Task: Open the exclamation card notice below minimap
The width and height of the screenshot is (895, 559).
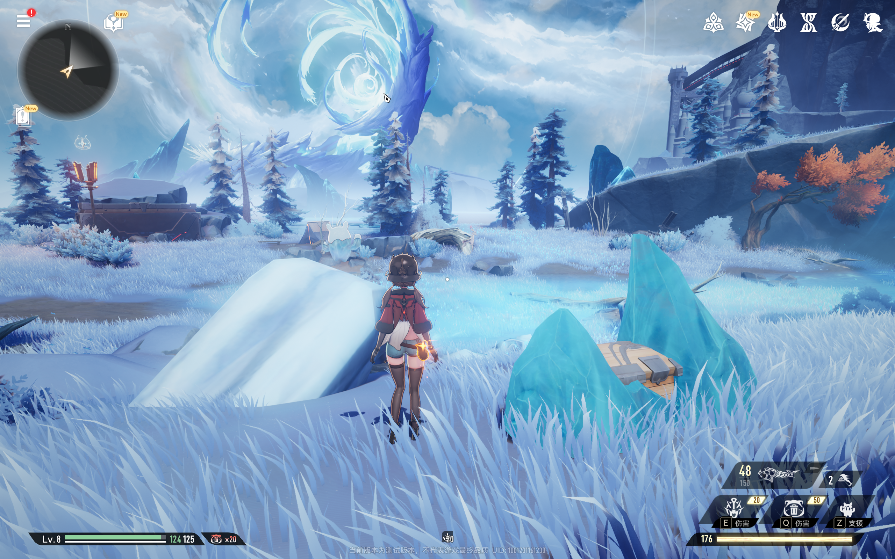Action: point(23,116)
